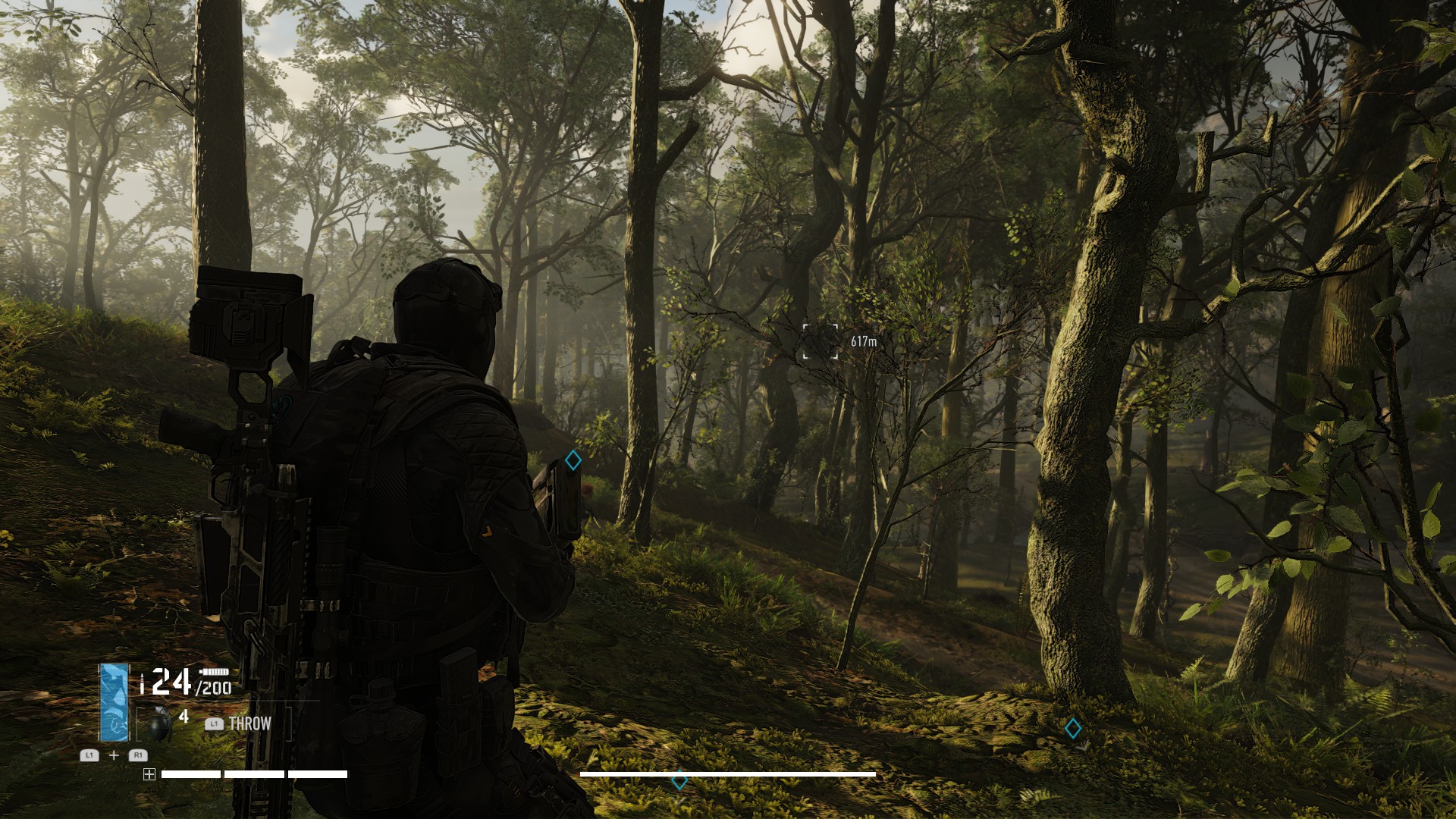
Task: Select the 617m objective bracket marker
Action: (x=821, y=341)
